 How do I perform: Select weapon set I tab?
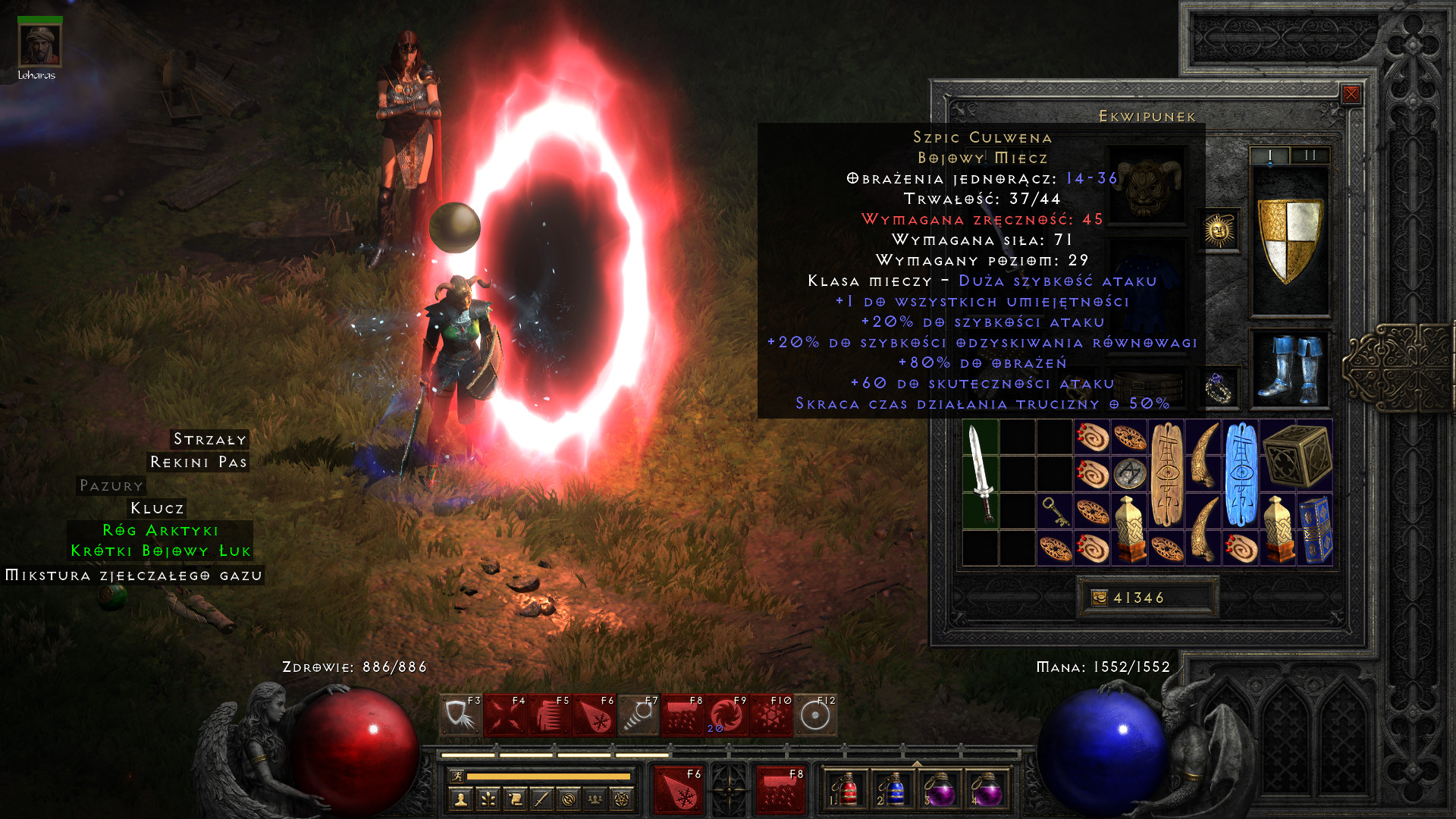click(x=1269, y=155)
